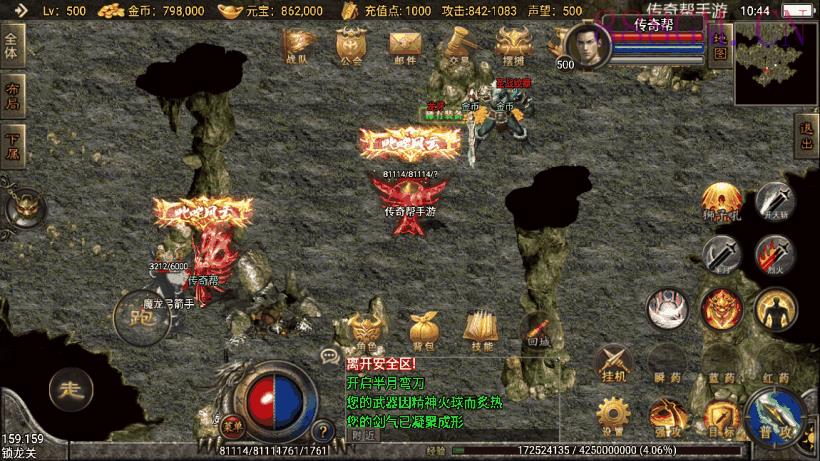Screen dimensions: 820x461
Task: Open the 战队 team menu
Action: pyautogui.click(x=297, y=46)
